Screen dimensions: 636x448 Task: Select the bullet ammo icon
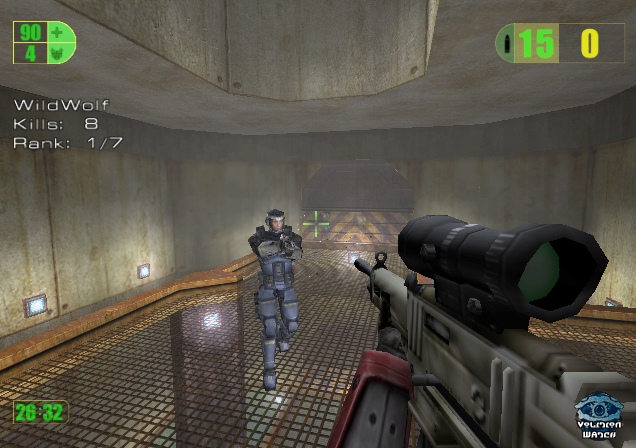click(x=508, y=43)
